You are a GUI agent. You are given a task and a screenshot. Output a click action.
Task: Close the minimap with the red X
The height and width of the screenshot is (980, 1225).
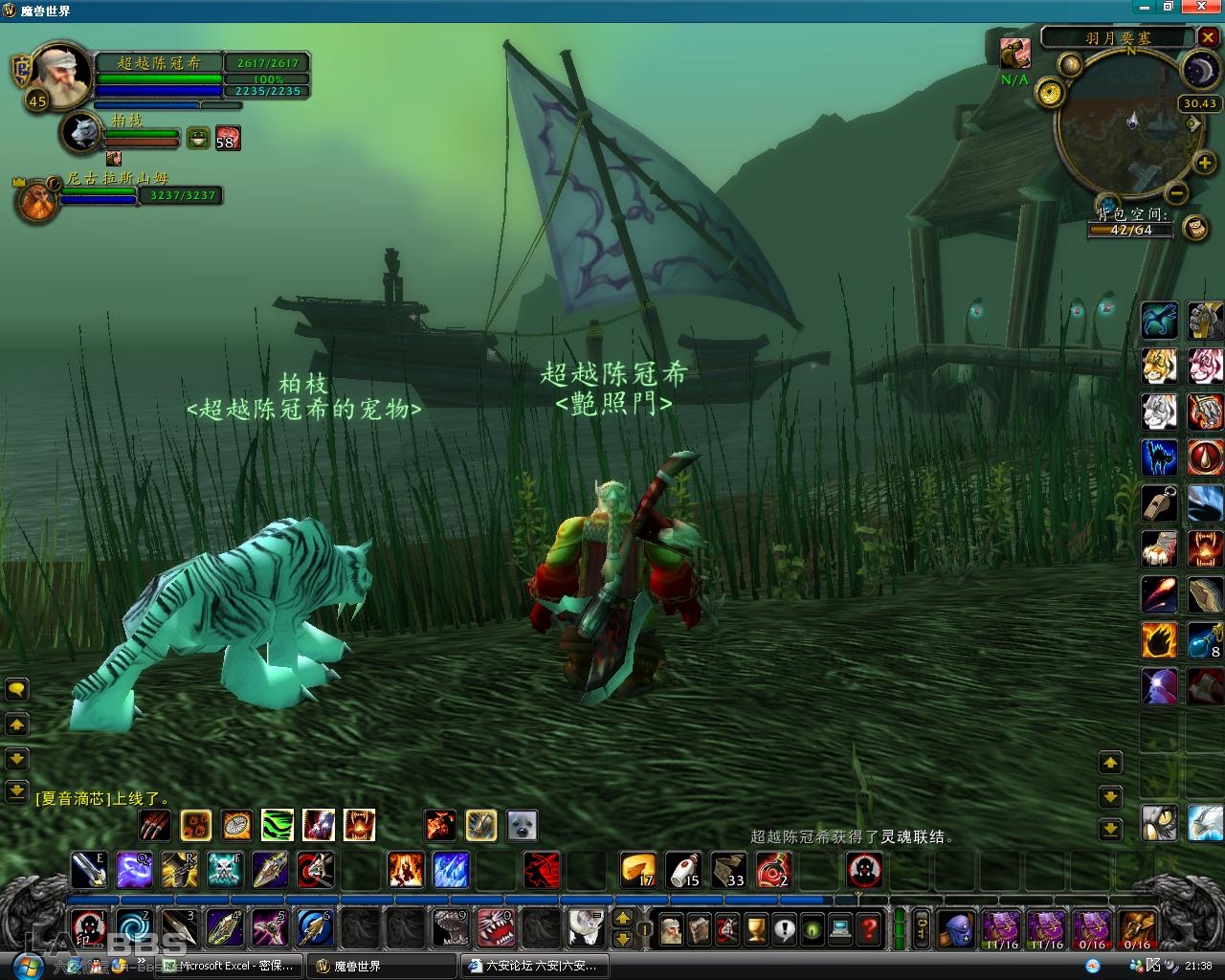pyautogui.click(x=1208, y=38)
